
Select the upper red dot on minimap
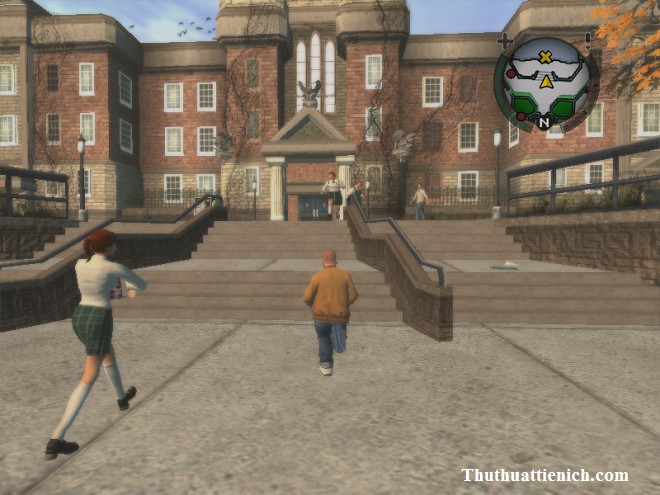[x=511, y=74]
